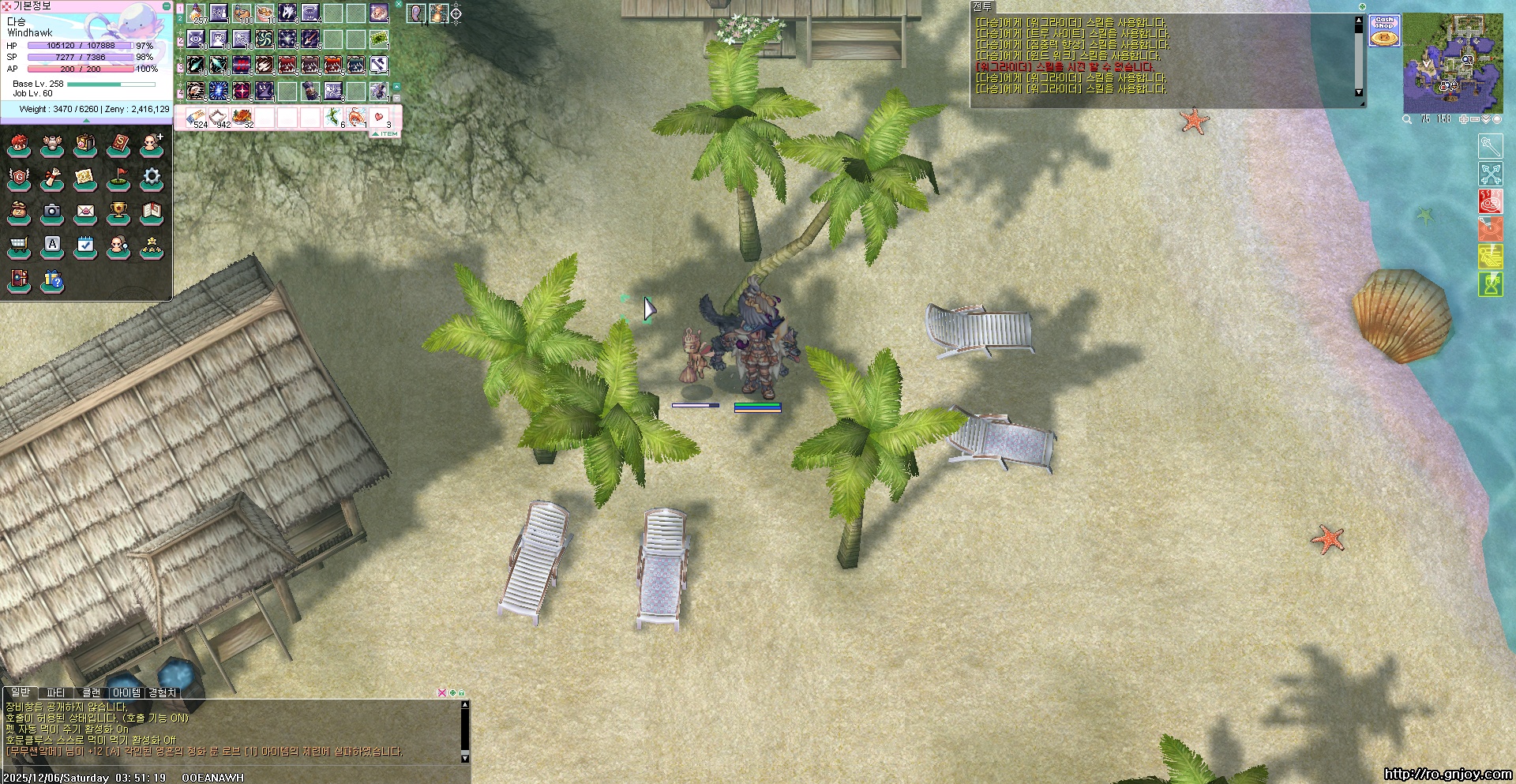Screen dimensions: 1516x784
Task: Open the mail envelope icon
Action: click(85, 212)
